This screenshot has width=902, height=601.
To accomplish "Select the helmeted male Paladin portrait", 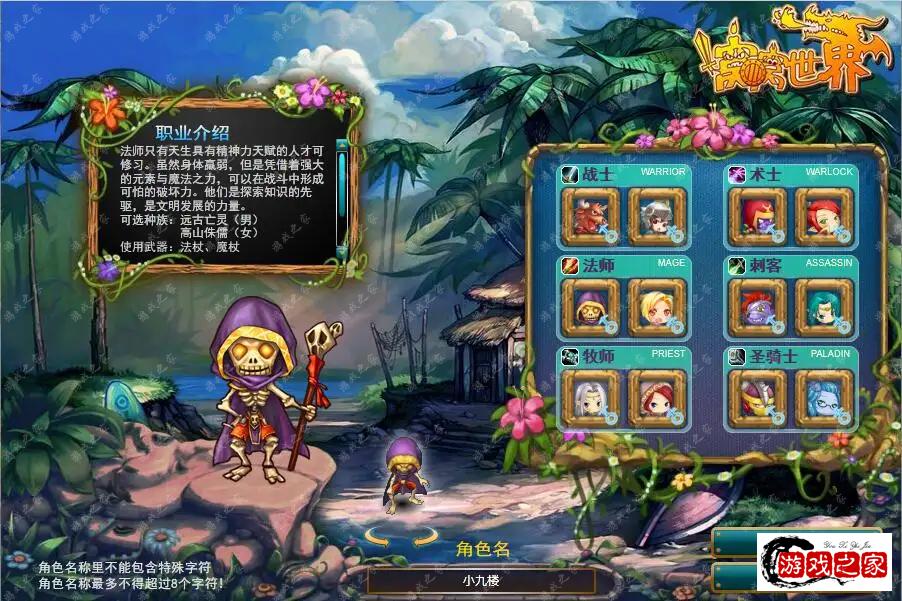I will (758, 398).
